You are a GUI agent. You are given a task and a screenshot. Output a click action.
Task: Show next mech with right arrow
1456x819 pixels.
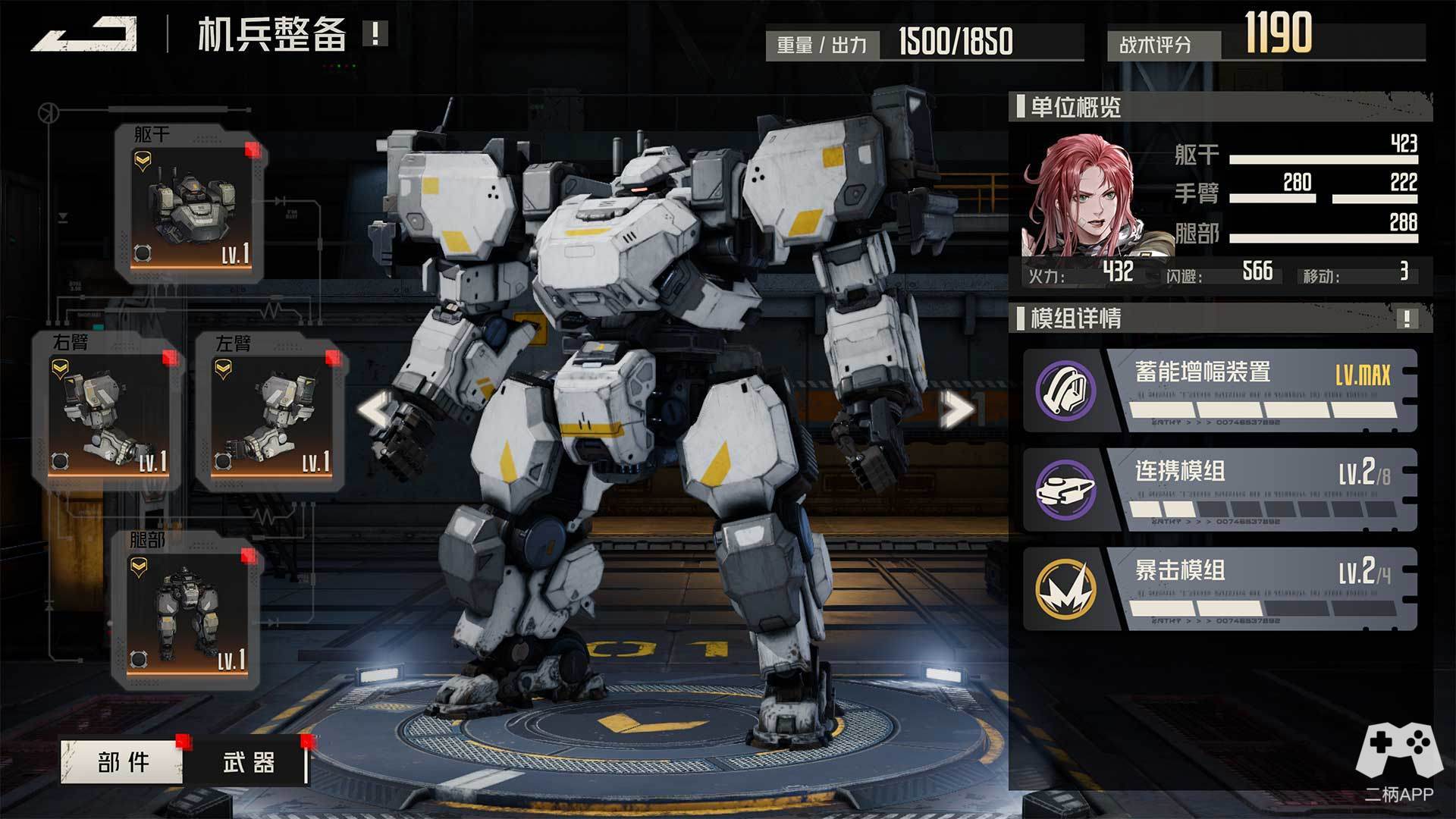(x=956, y=410)
